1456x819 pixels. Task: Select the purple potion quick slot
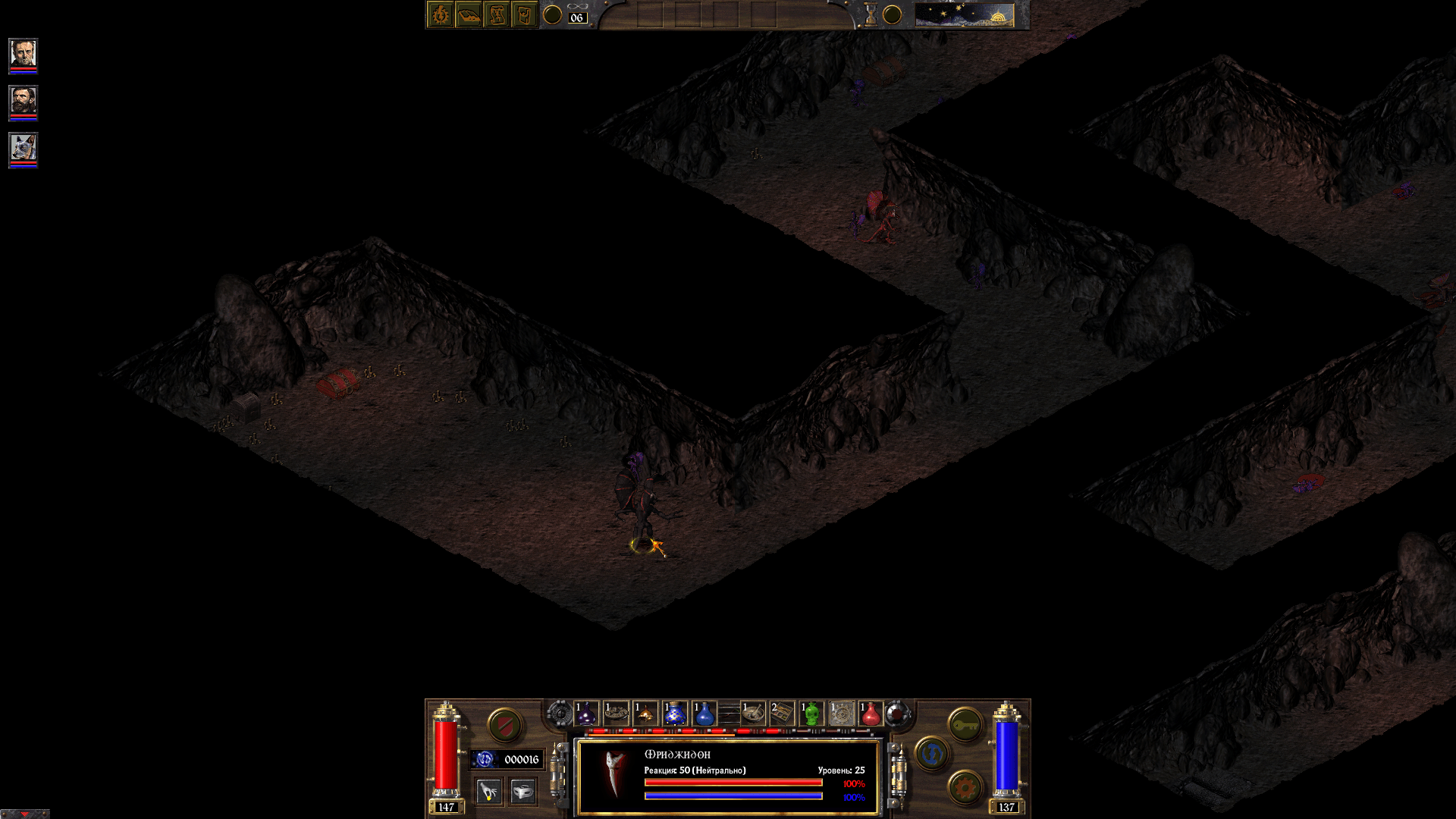[585, 714]
